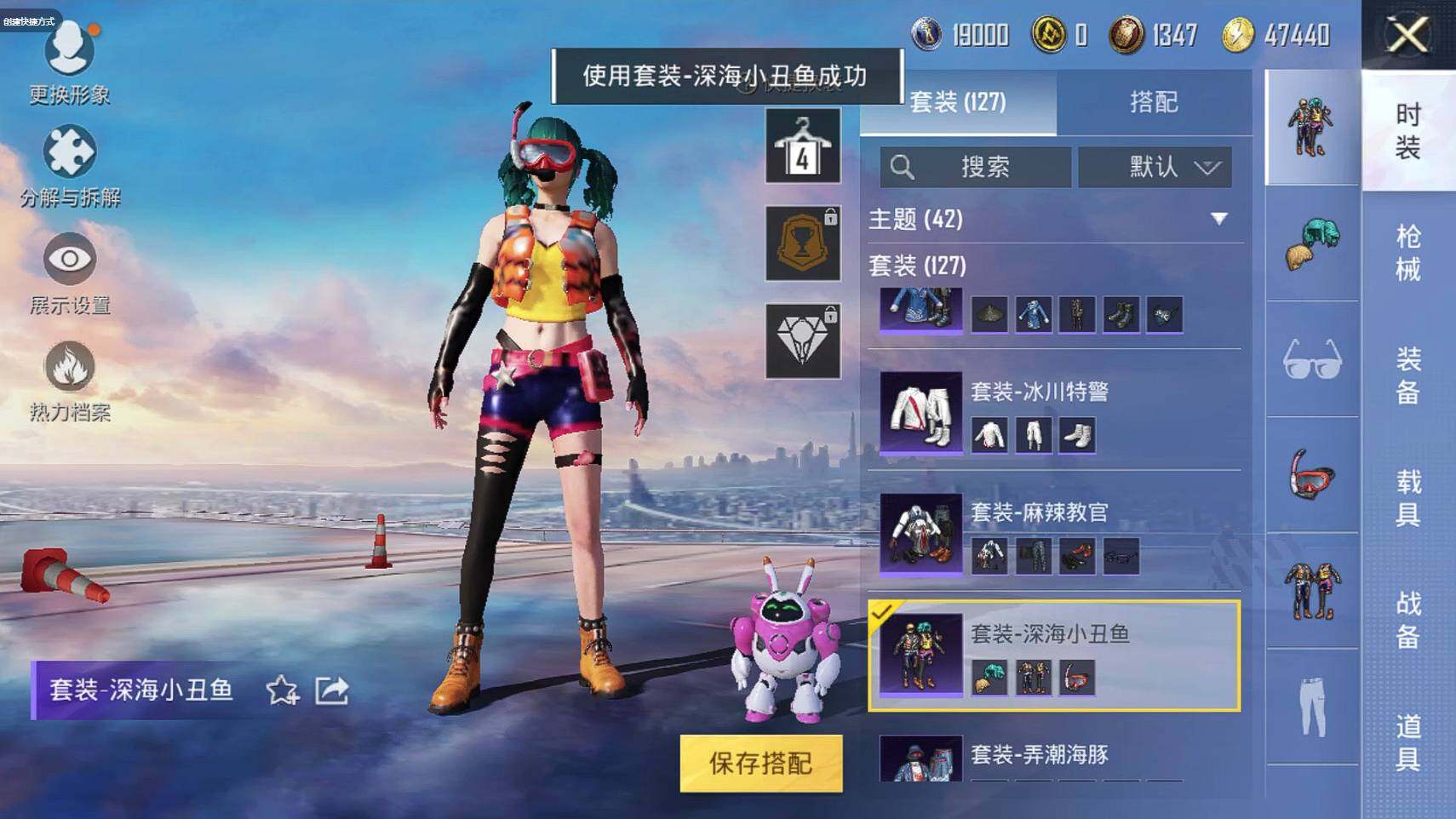Click the 保存搭配 save outfit button

[x=760, y=763]
